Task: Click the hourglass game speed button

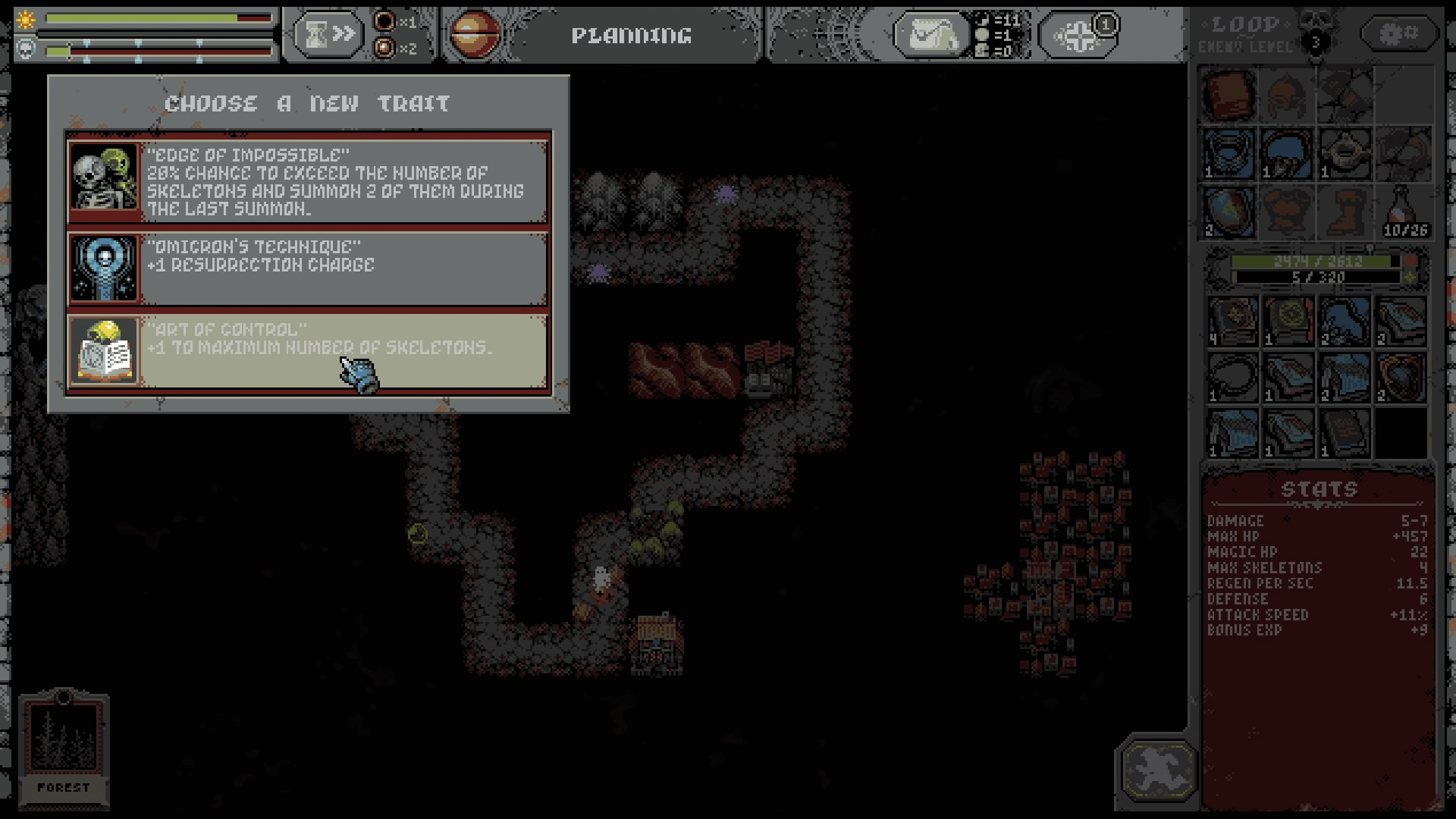Action: tap(328, 34)
